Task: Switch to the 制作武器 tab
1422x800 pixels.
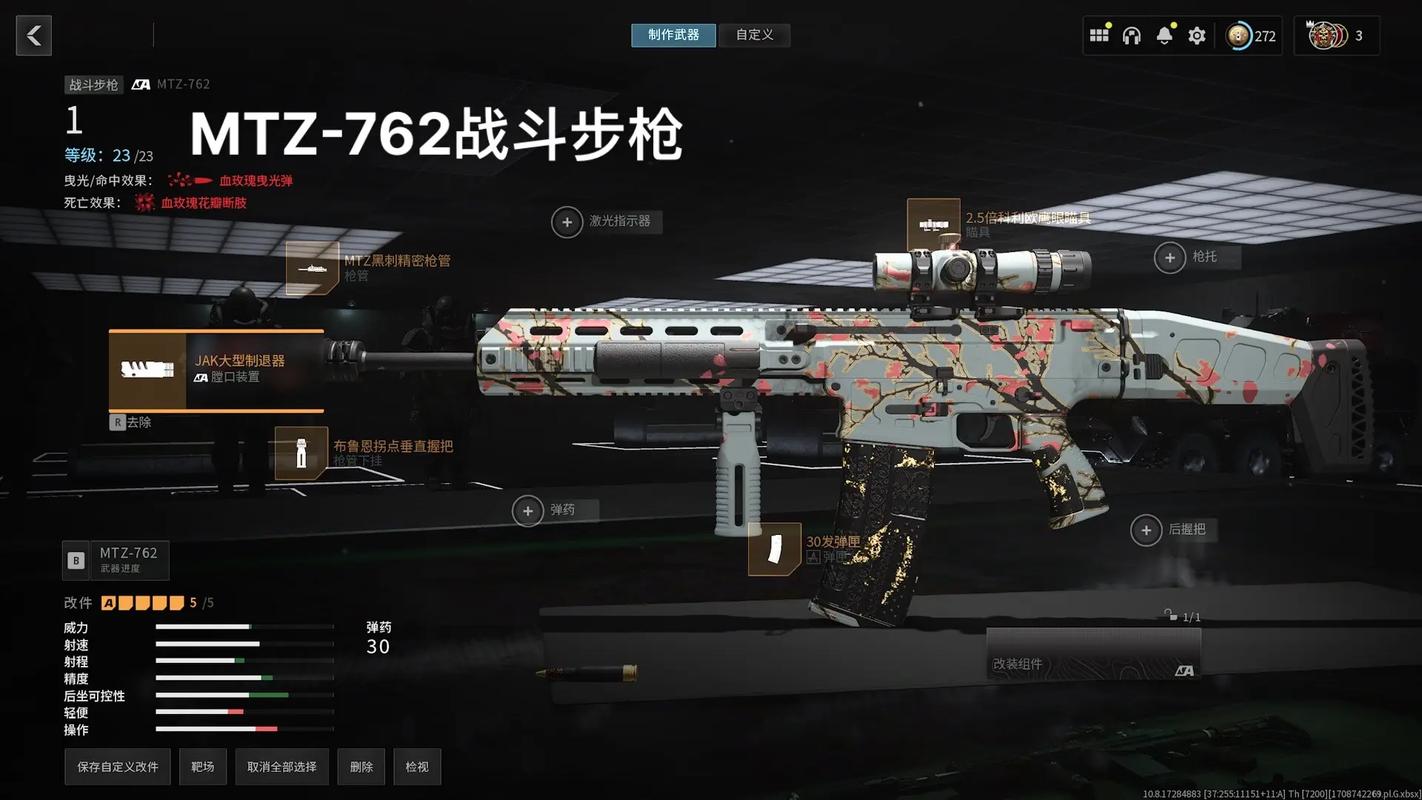Action: click(x=673, y=34)
